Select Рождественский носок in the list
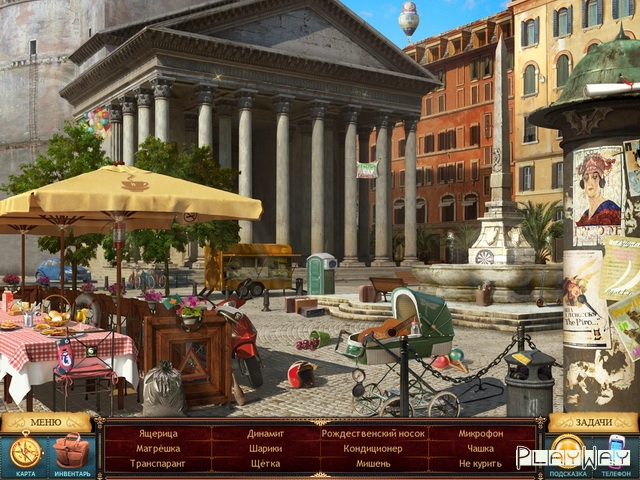 coord(372,433)
